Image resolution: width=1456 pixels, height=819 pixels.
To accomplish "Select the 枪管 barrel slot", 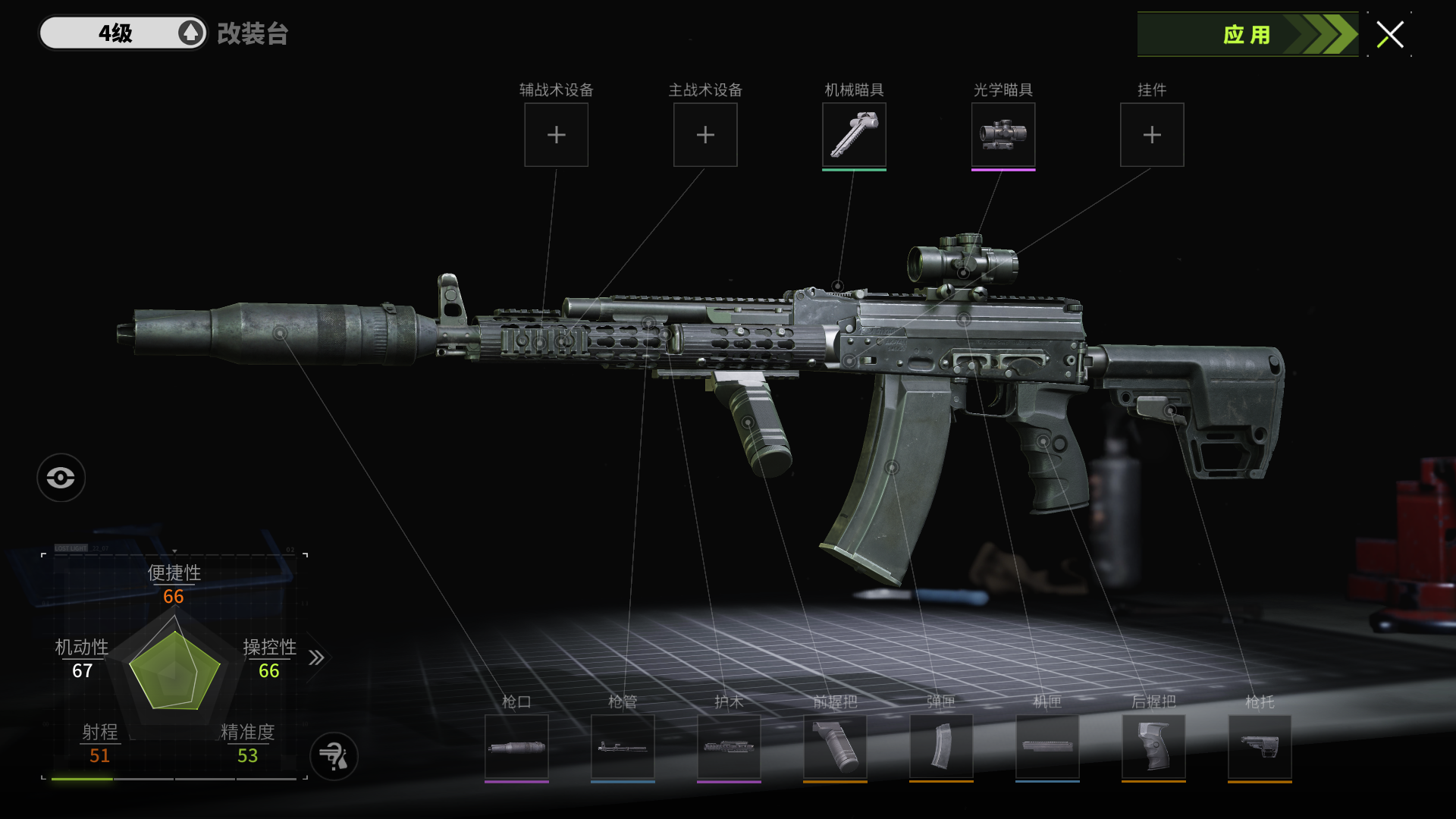I will pyautogui.click(x=623, y=747).
